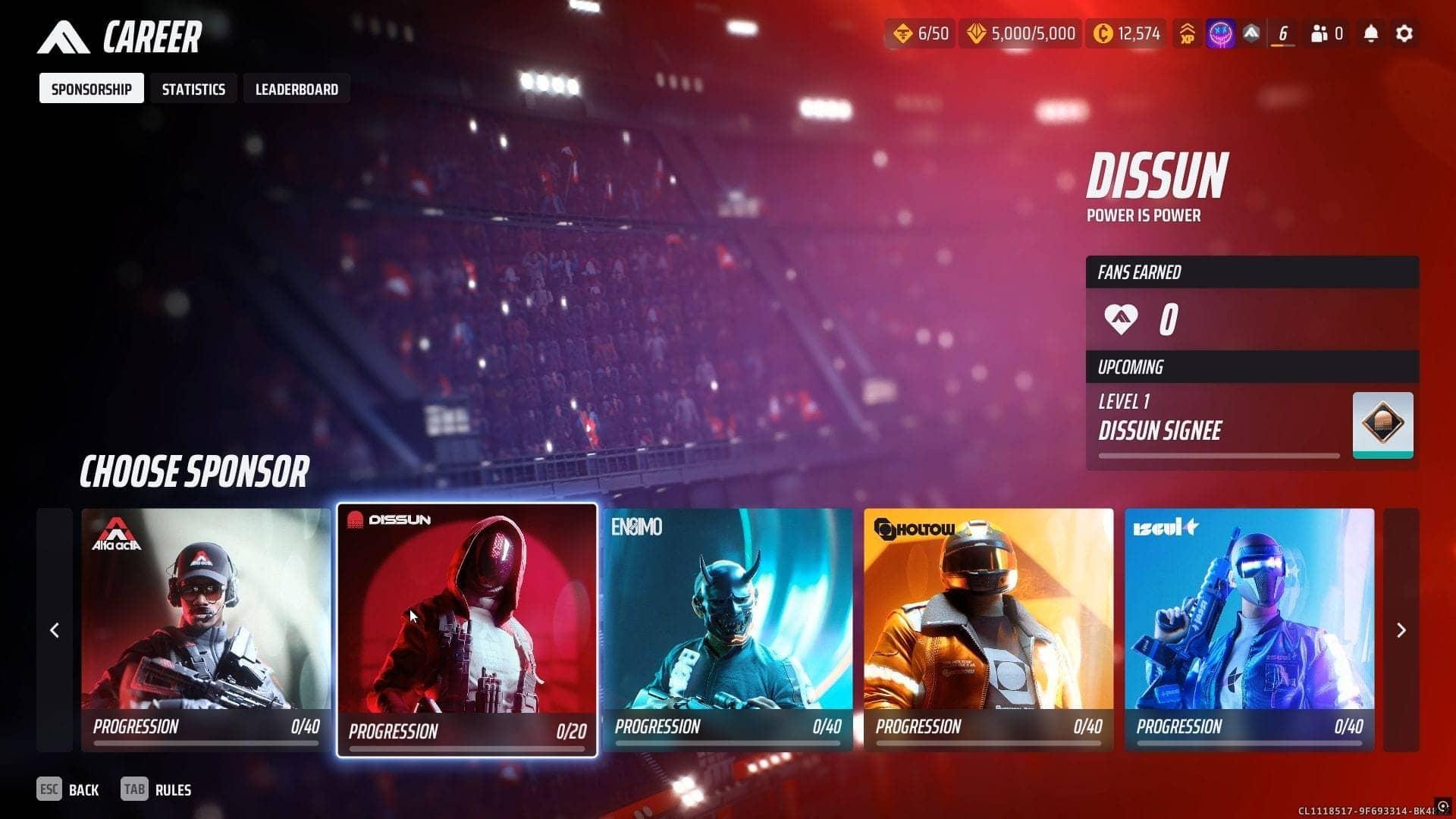Click the XP boost icon

pyautogui.click(x=1187, y=33)
